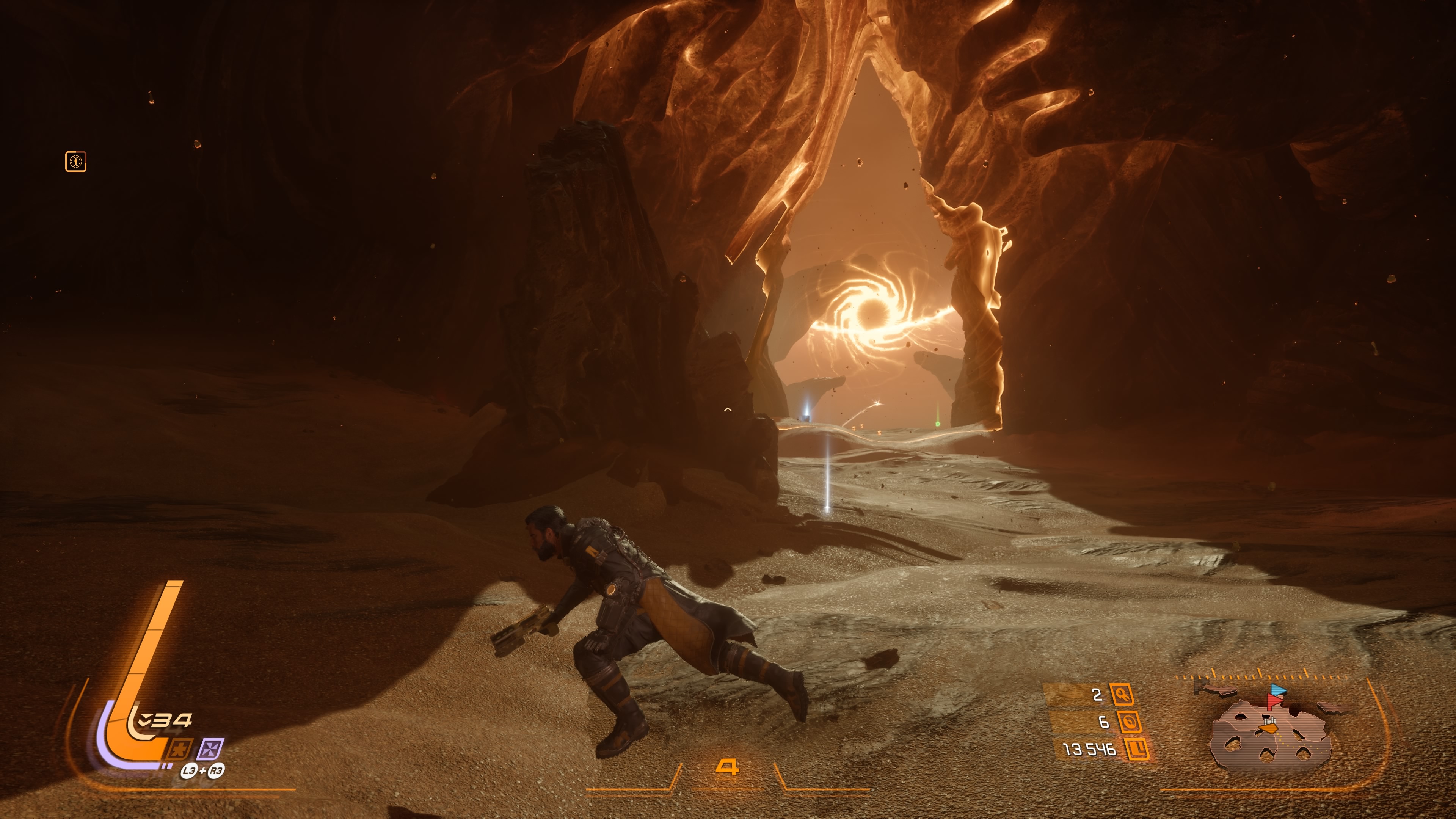This screenshot has height=819, width=1456.
Task: Select the key resource icon
Action: [x=1122, y=694]
